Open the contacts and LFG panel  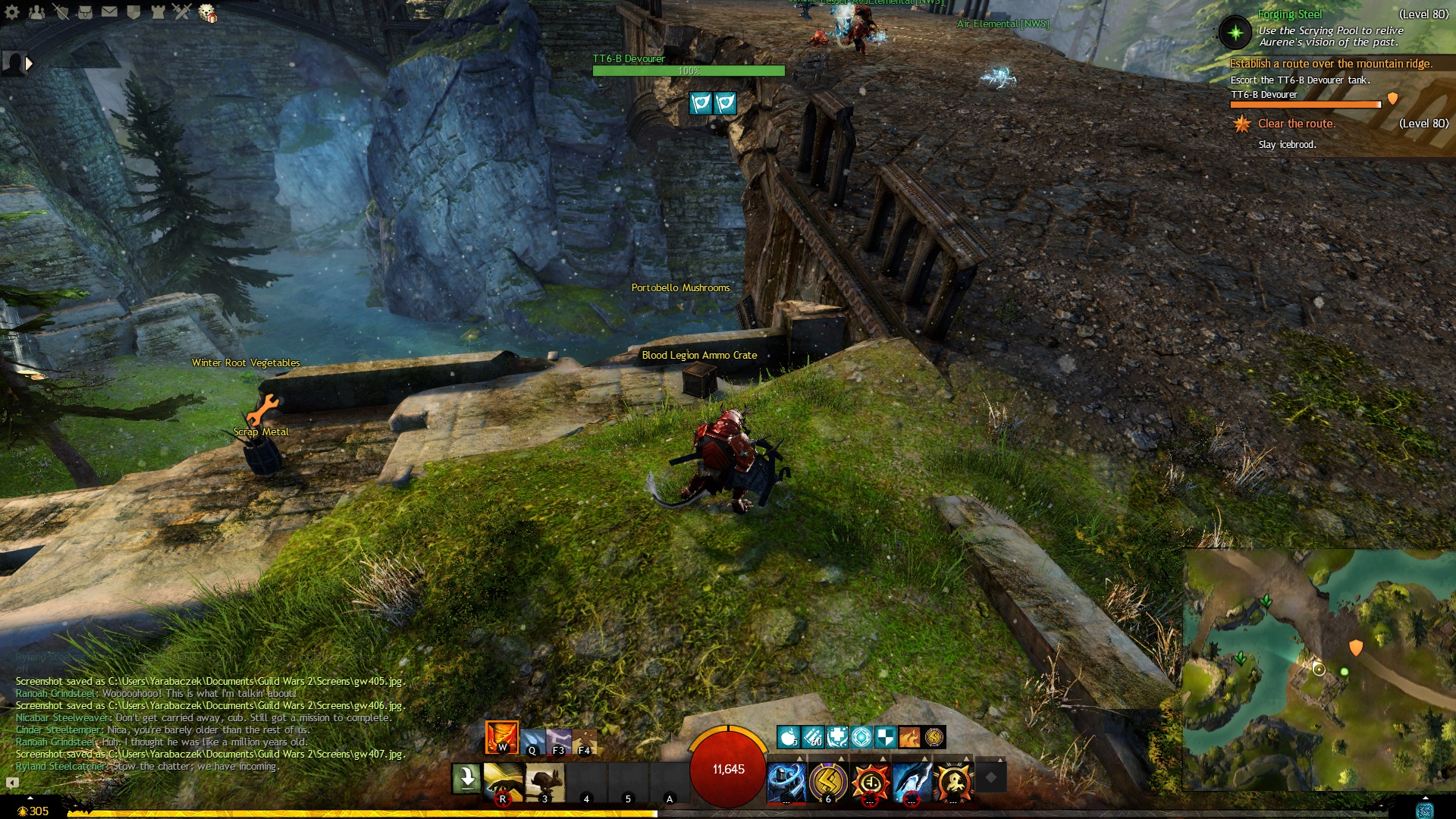[x=36, y=12]
